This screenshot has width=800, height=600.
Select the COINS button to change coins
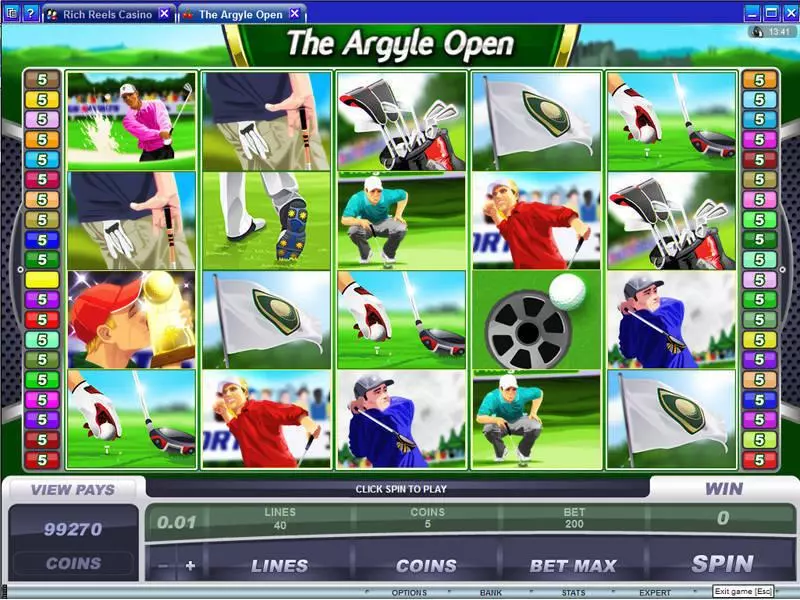(x=426, y=566)
